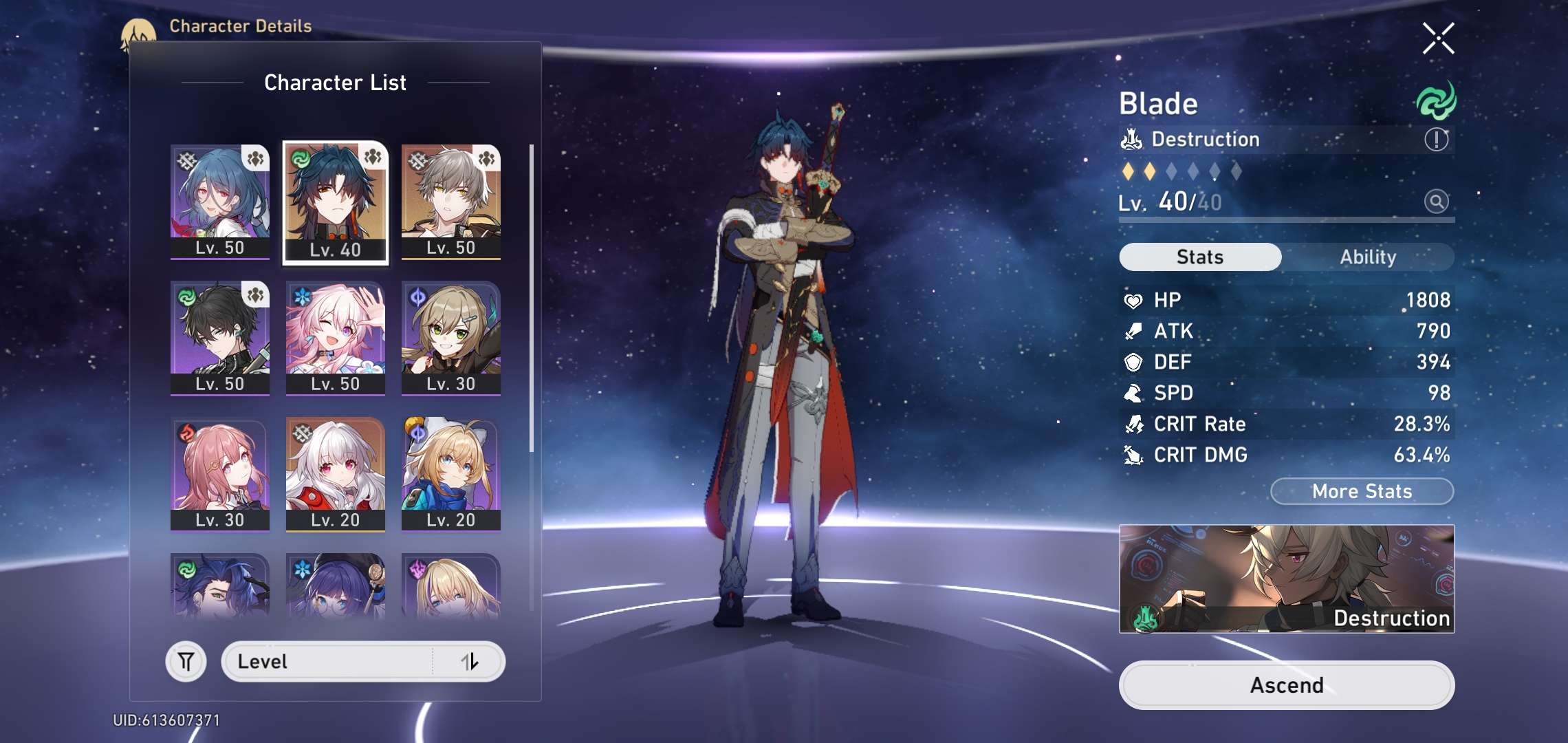Image resolution: width=1568 pixels, height=743 pixels.
Task: Click the magnifier icon beside level
Action: (1436, 202)
